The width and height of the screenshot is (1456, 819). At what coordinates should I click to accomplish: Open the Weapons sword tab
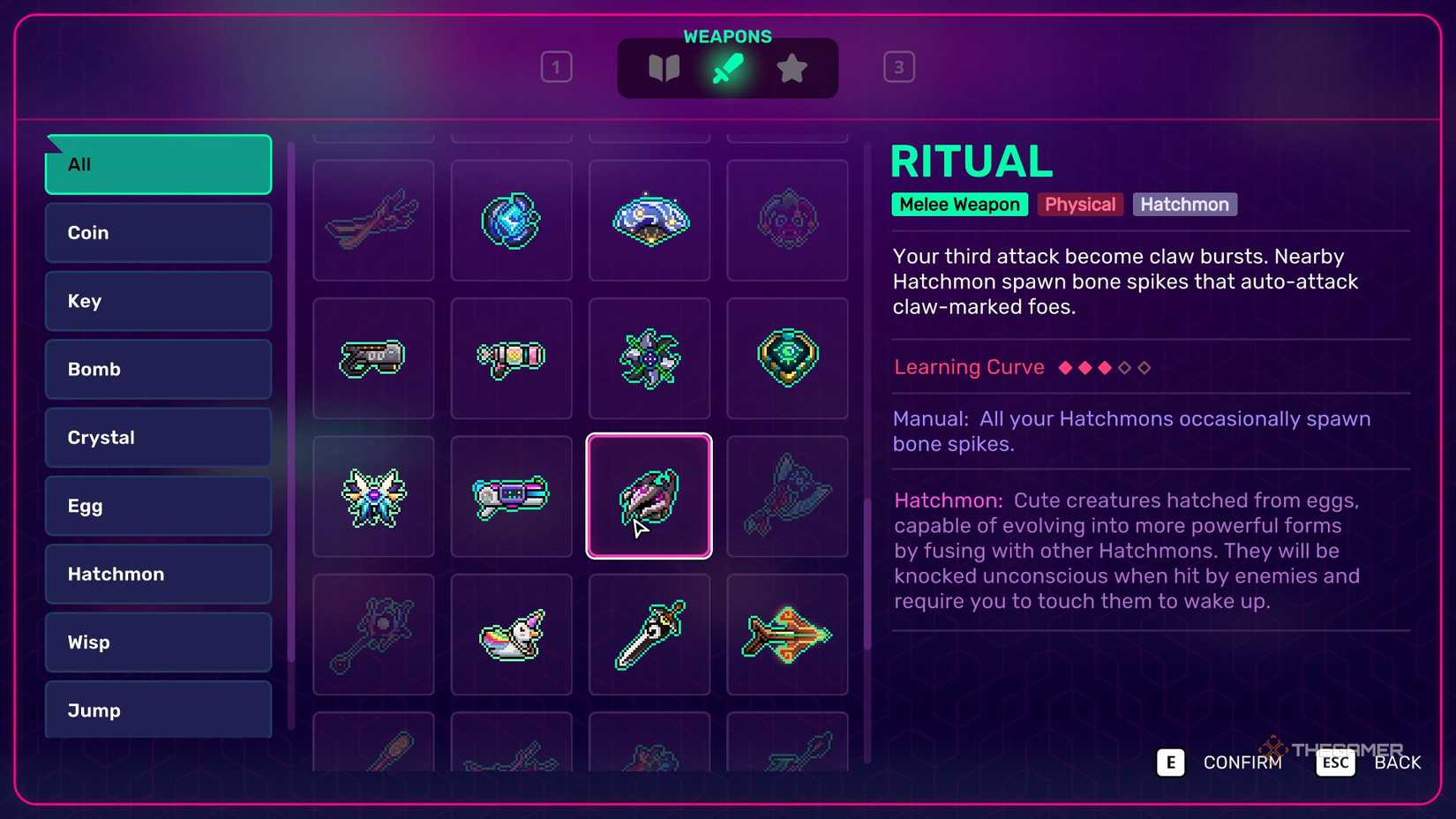tap(728, 66)
